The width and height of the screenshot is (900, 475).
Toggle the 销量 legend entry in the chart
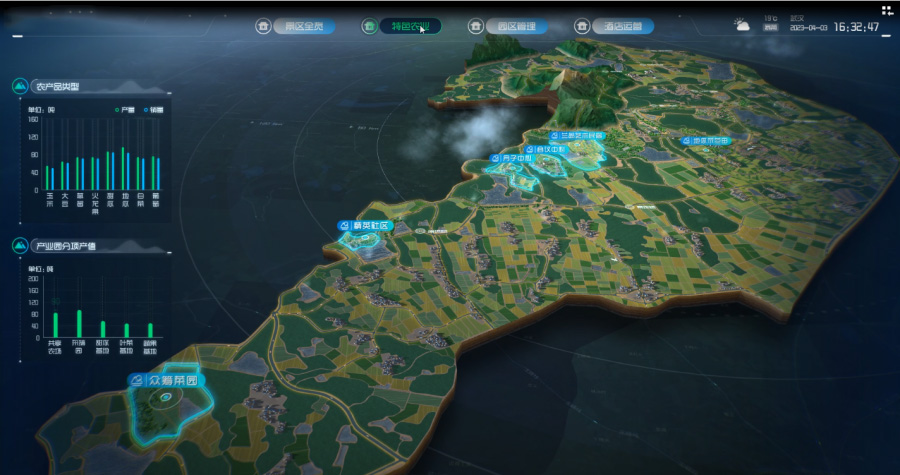tap(154, 109)
